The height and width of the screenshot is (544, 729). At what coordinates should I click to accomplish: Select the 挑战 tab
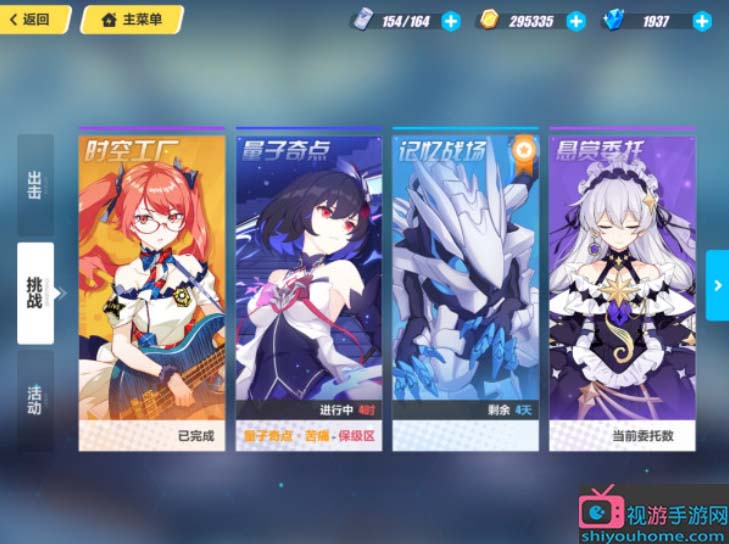tap(35, 292)
